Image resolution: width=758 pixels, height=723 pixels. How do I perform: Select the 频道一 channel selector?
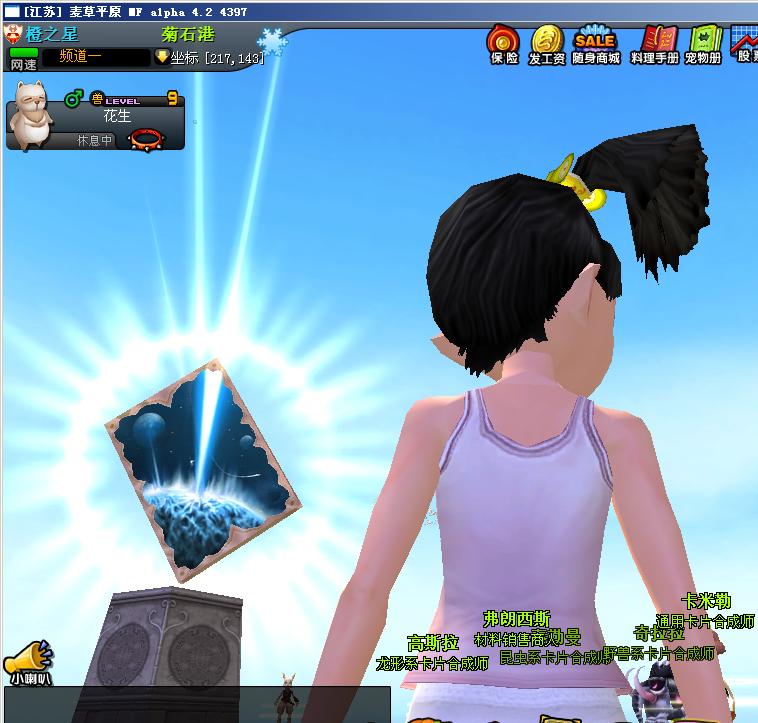point(95,57)
